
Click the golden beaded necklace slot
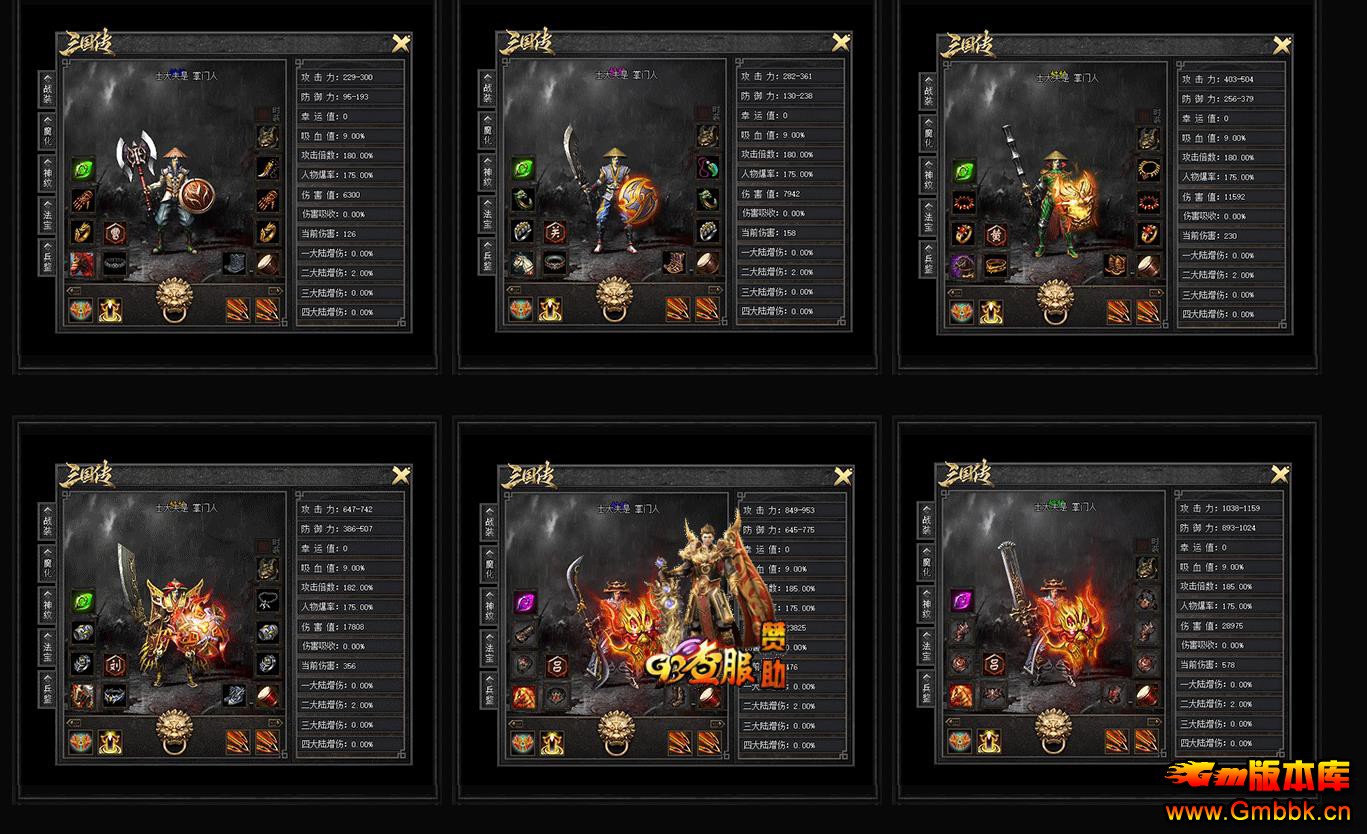1149,167
